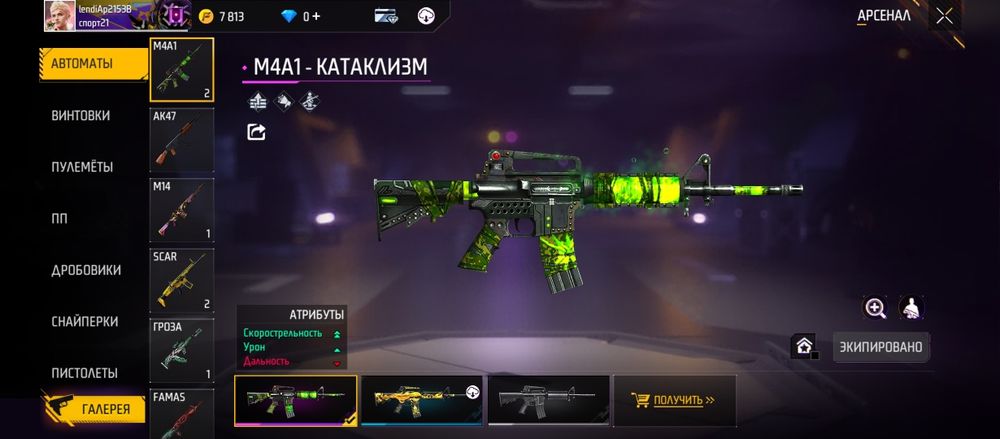Choose the M14 weapon tile
The height and width of the screenshot is (439, 1000).
(182, 210)
